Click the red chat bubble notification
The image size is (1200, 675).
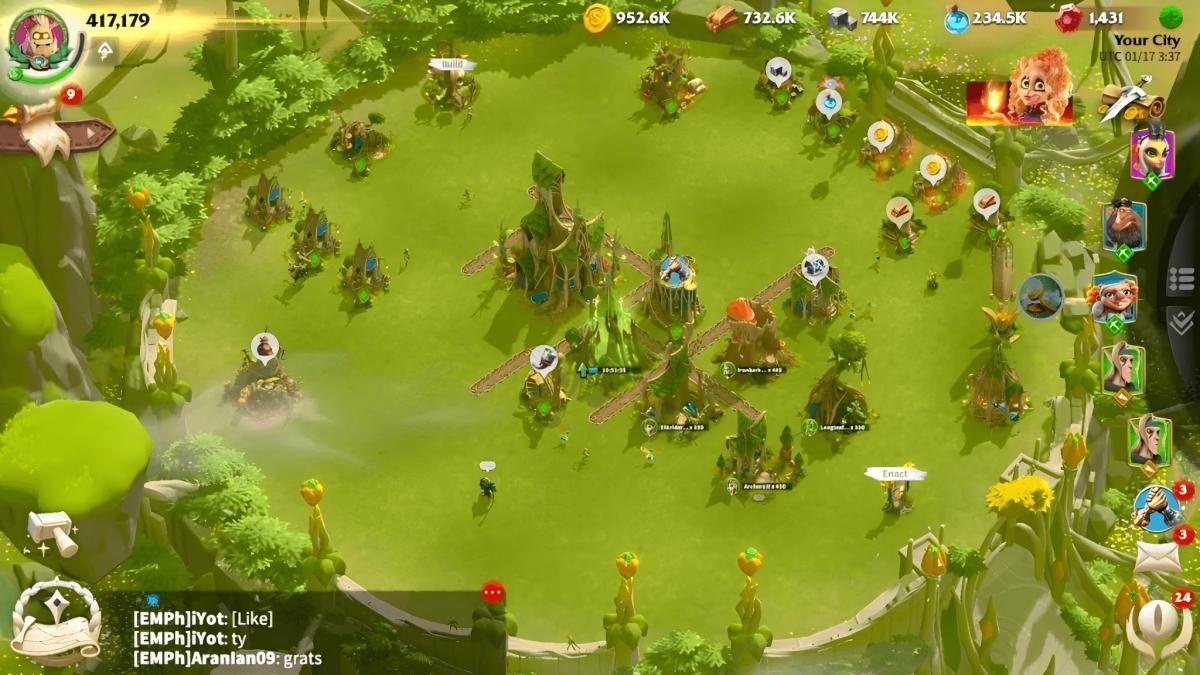tap(492, 592)
